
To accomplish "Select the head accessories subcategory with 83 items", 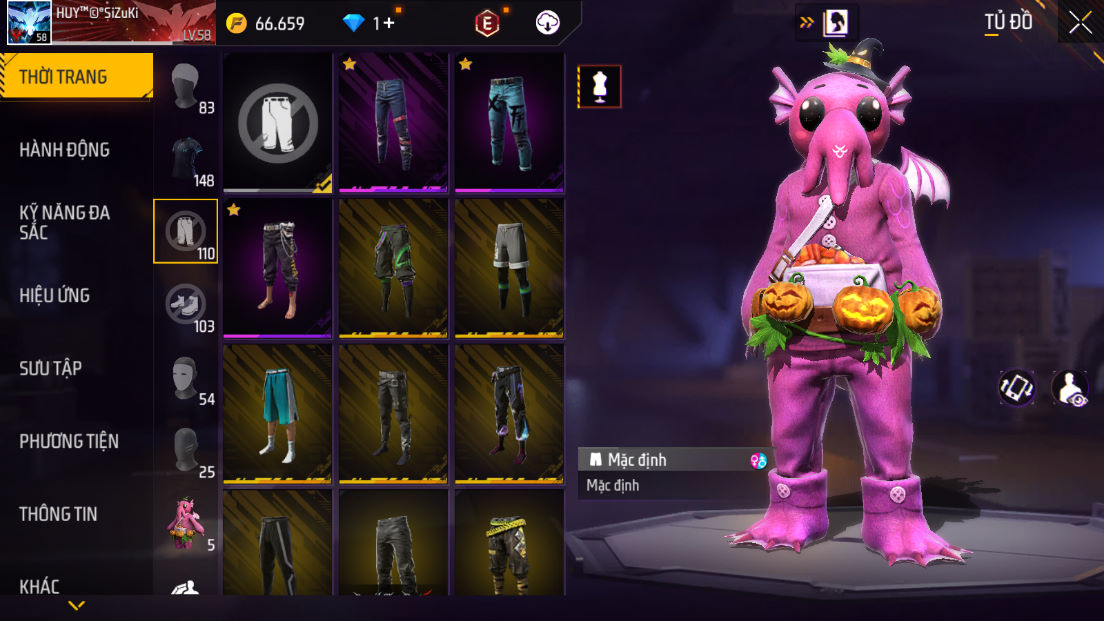I will coord(186,88).
